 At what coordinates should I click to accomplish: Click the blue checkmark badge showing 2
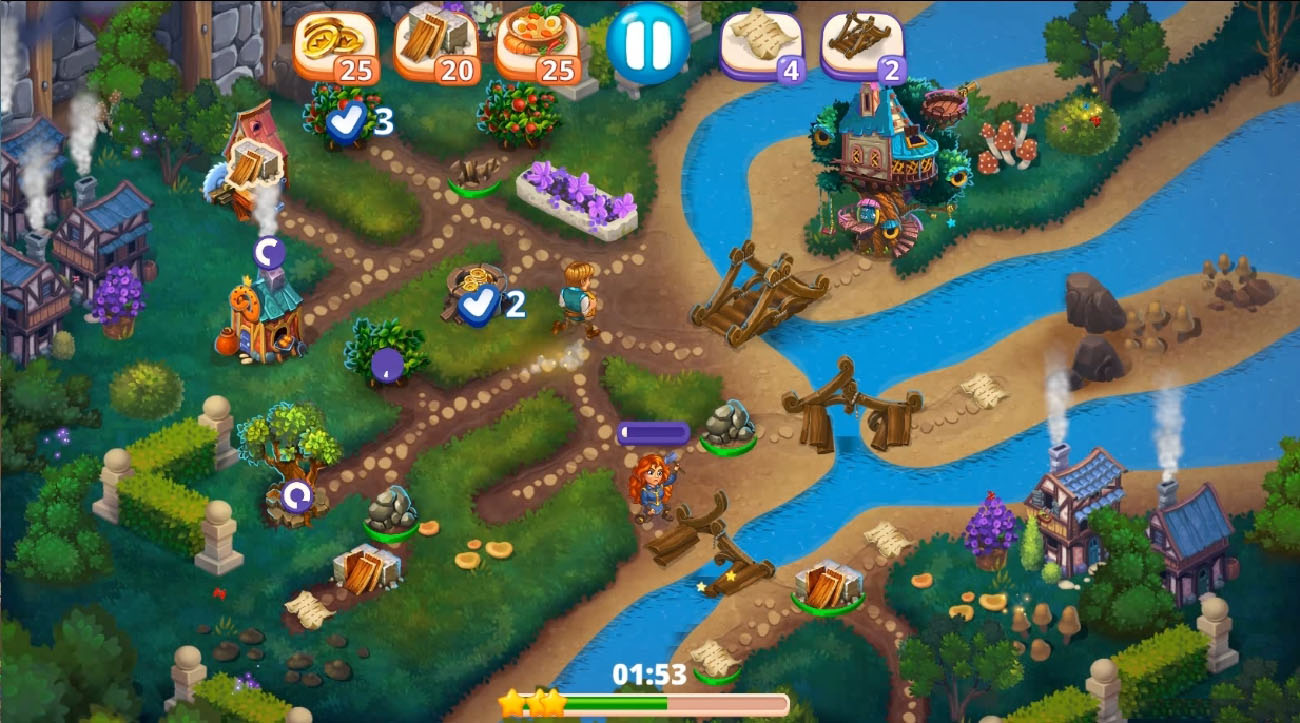click(480, 305)
